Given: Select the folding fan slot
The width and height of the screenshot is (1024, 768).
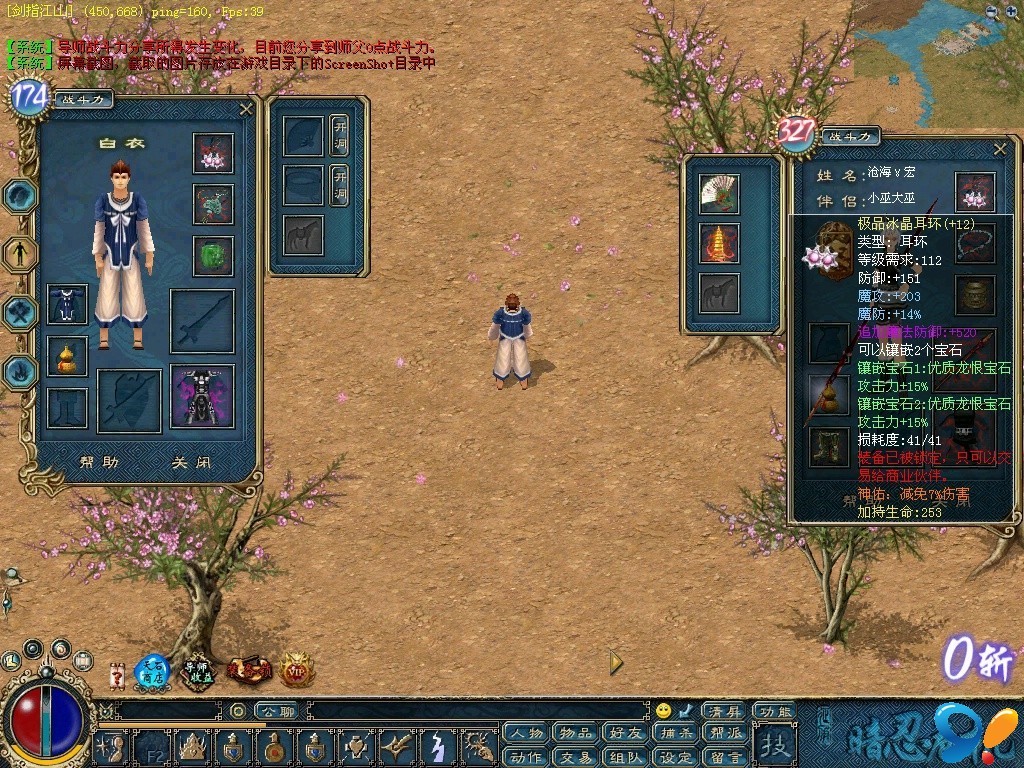Looking at the screenshot, I should 718,191.
